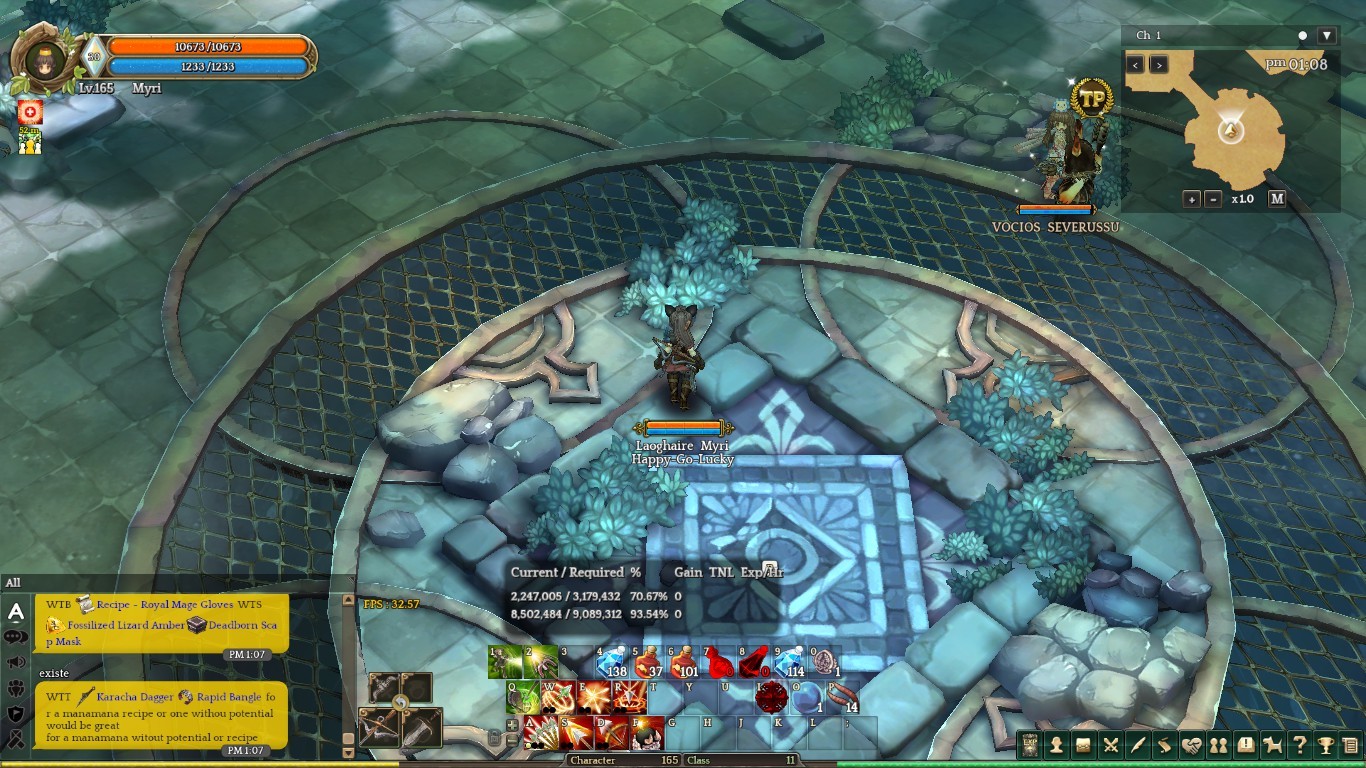Open the inventory bag menu icon

1083,745
